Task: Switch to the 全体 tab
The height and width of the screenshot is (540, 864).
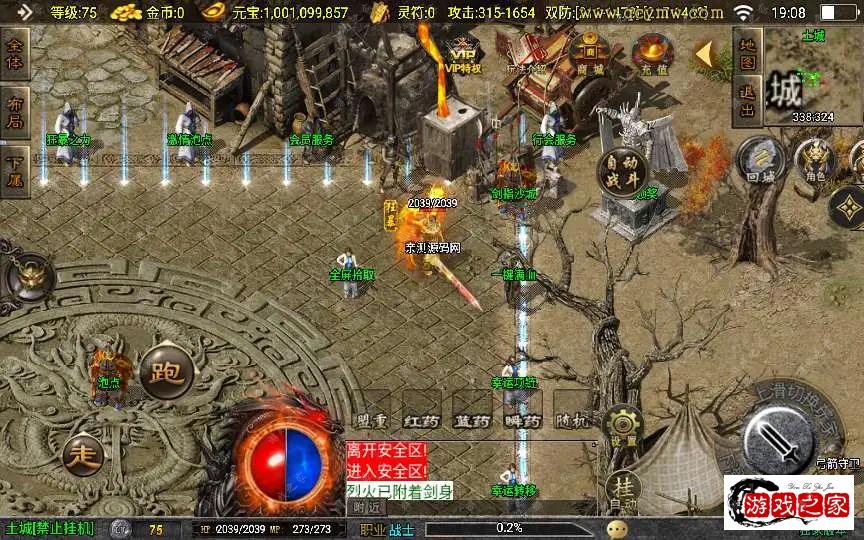Action: pos(15,55)
